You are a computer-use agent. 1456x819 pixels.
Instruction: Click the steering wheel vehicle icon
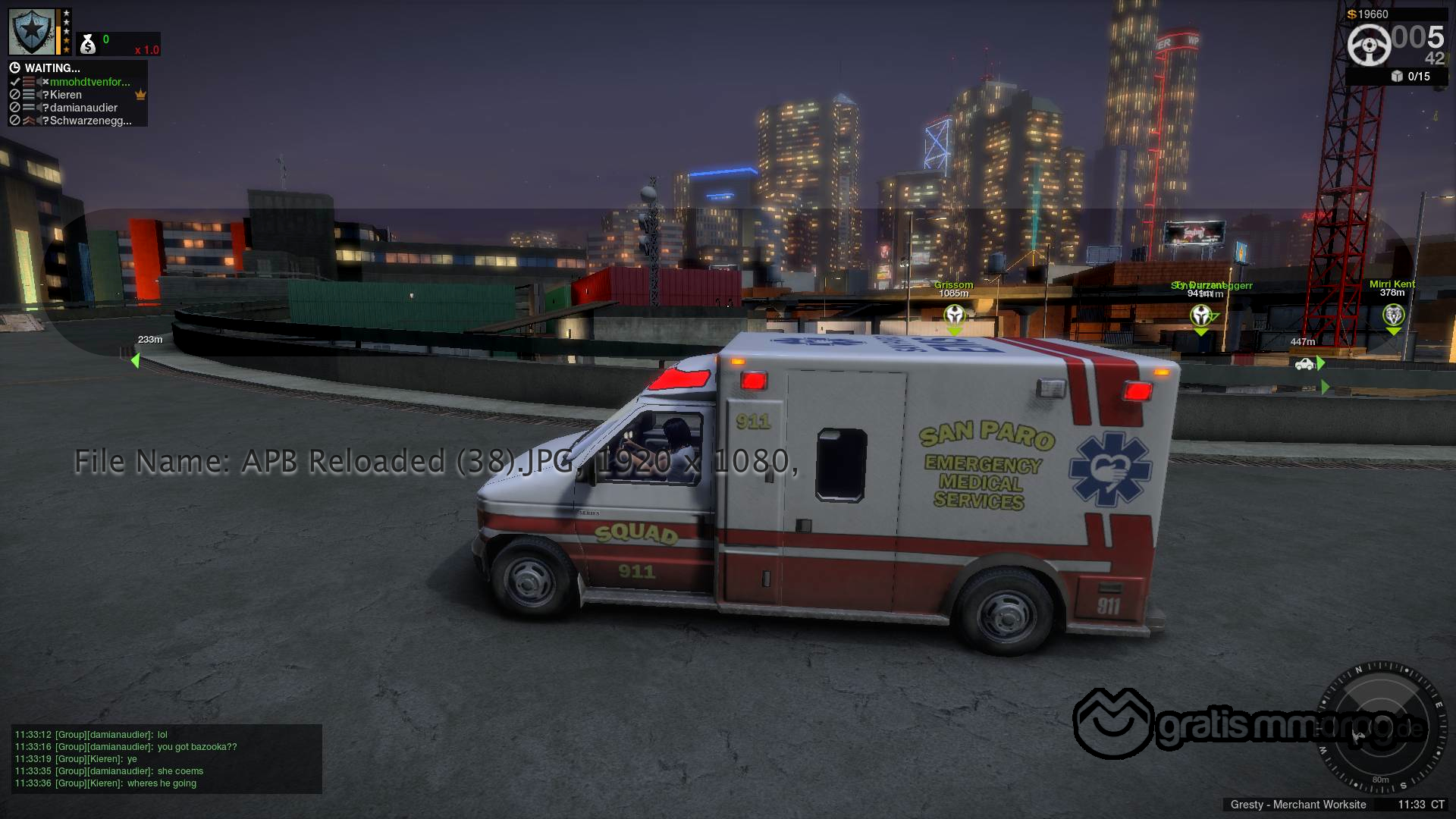pos(1369,45)
